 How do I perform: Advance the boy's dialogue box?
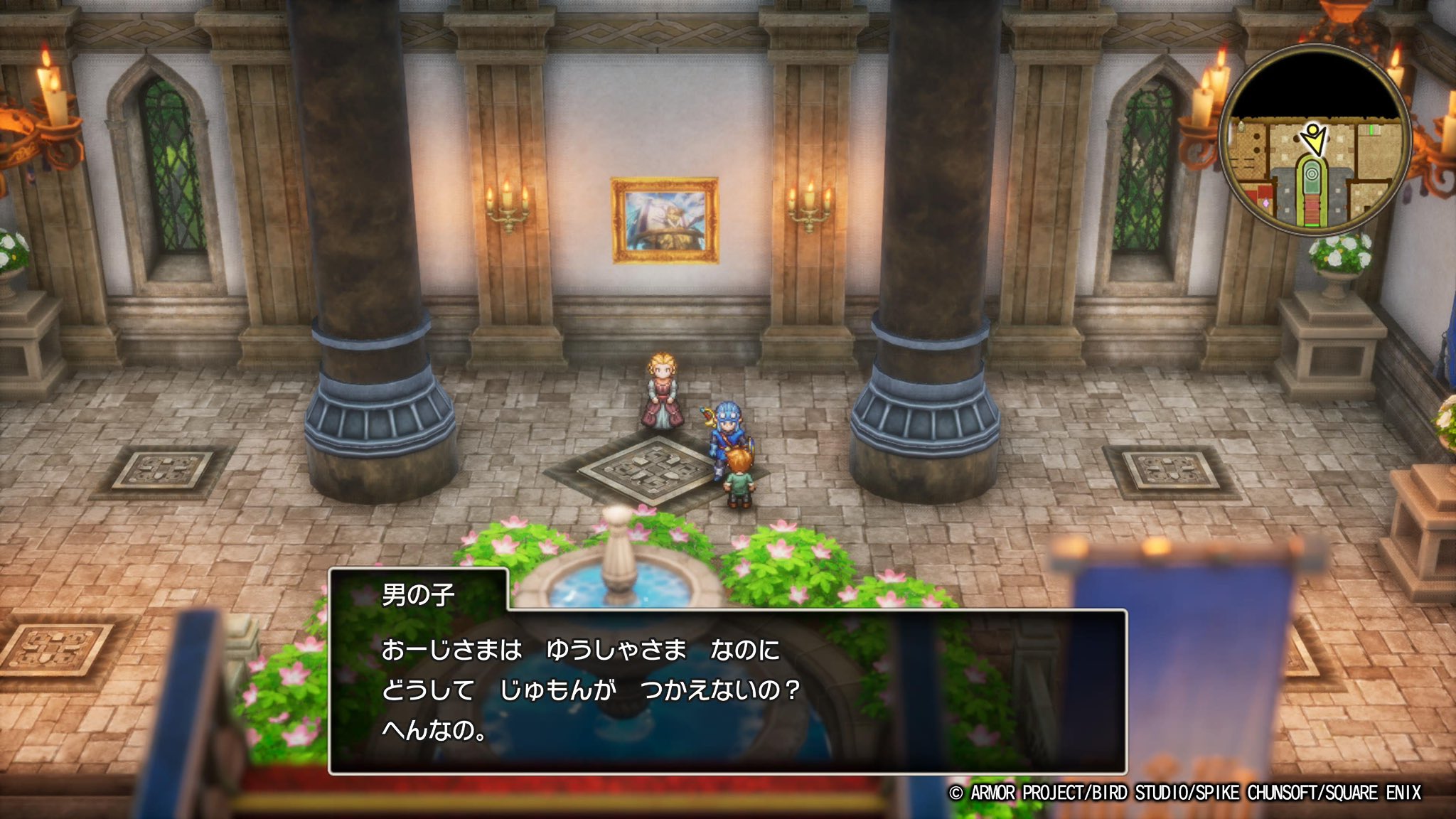[x=727, y=691]
